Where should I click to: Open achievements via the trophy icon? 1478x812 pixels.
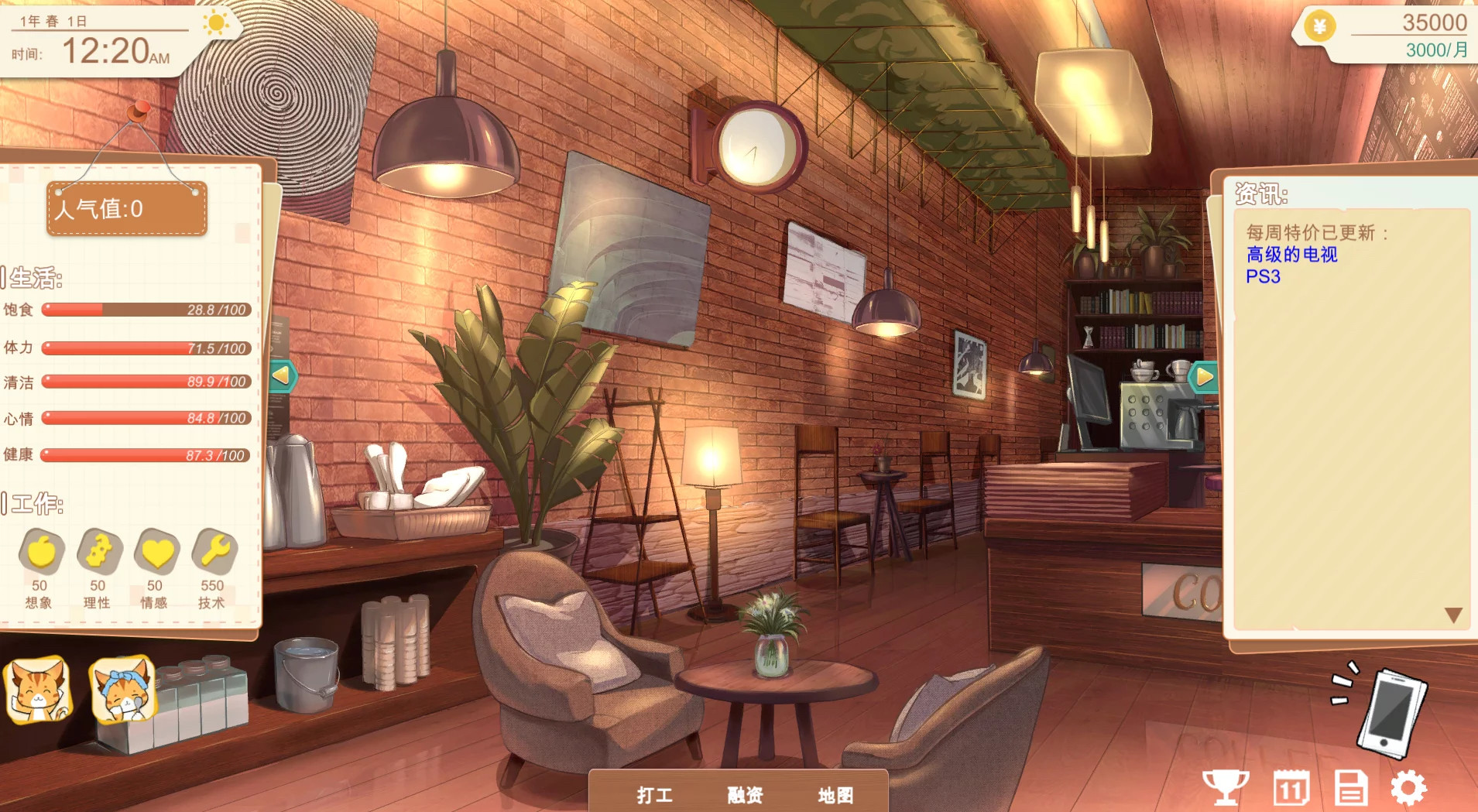(1227, 787)
